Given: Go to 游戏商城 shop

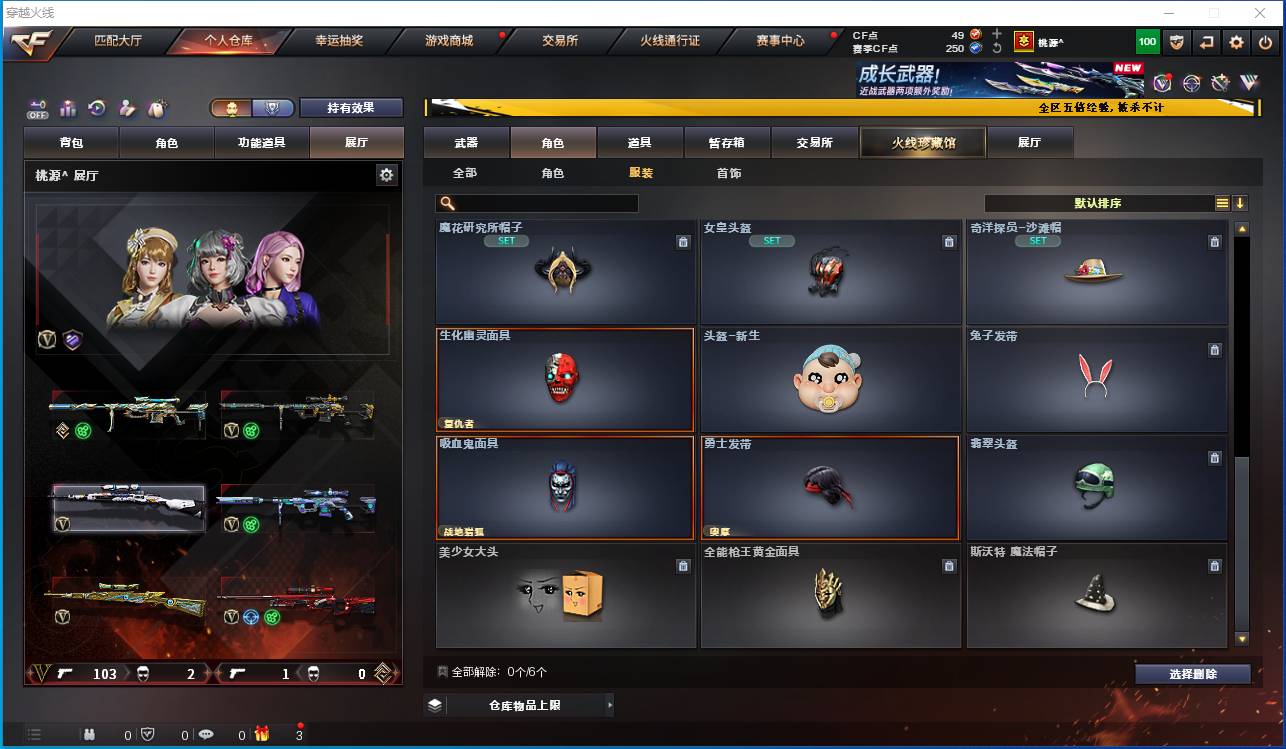Looking at the screenshot, I should click(x=449, y=41).
